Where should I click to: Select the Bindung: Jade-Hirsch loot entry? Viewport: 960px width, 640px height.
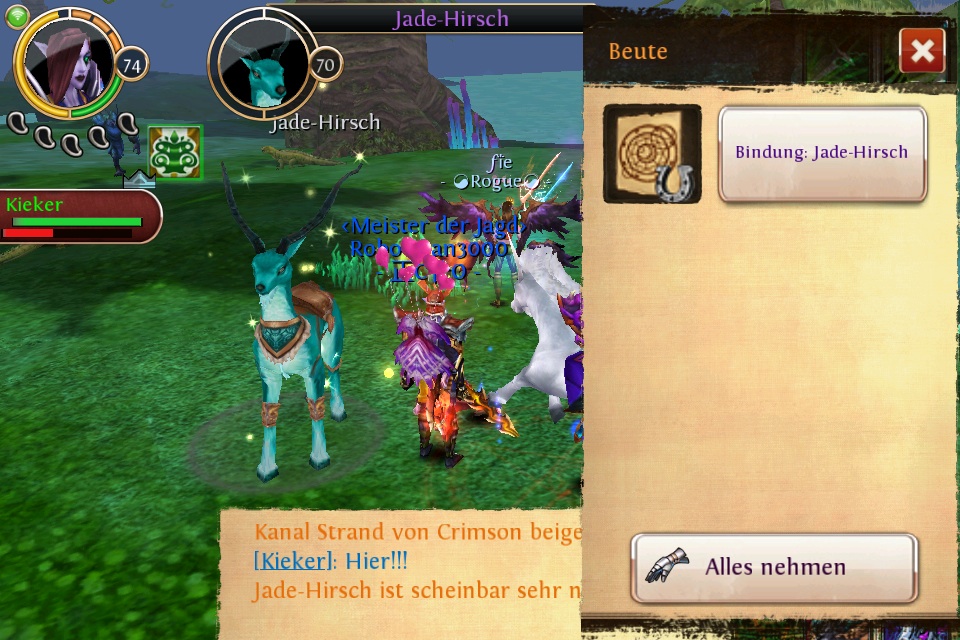point(822,153)
